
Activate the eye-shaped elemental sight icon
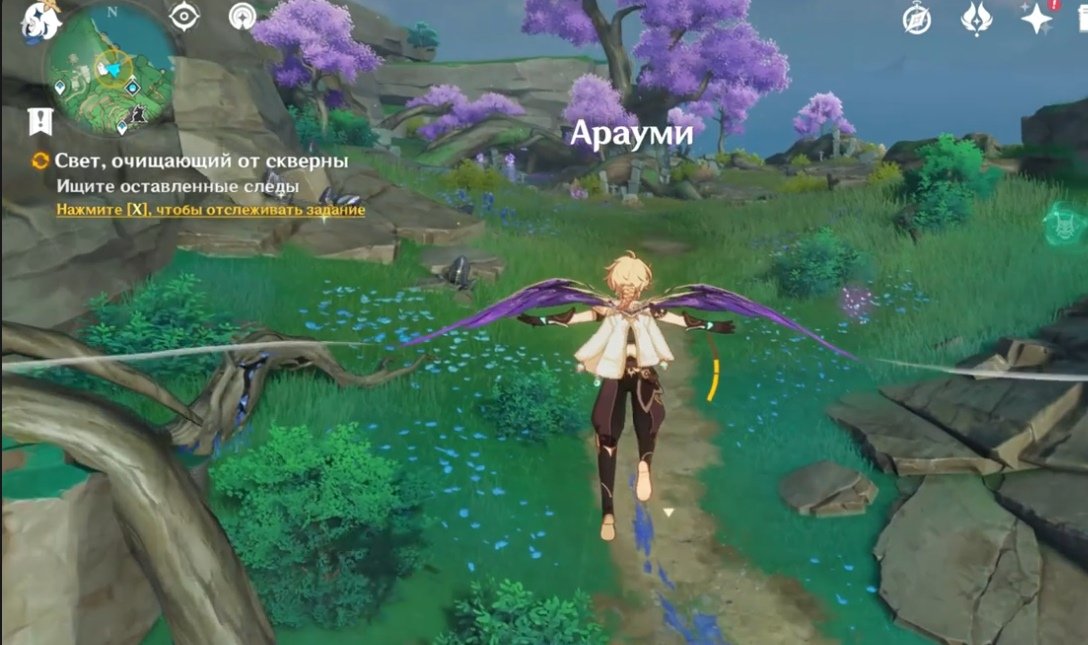[185, 17]
